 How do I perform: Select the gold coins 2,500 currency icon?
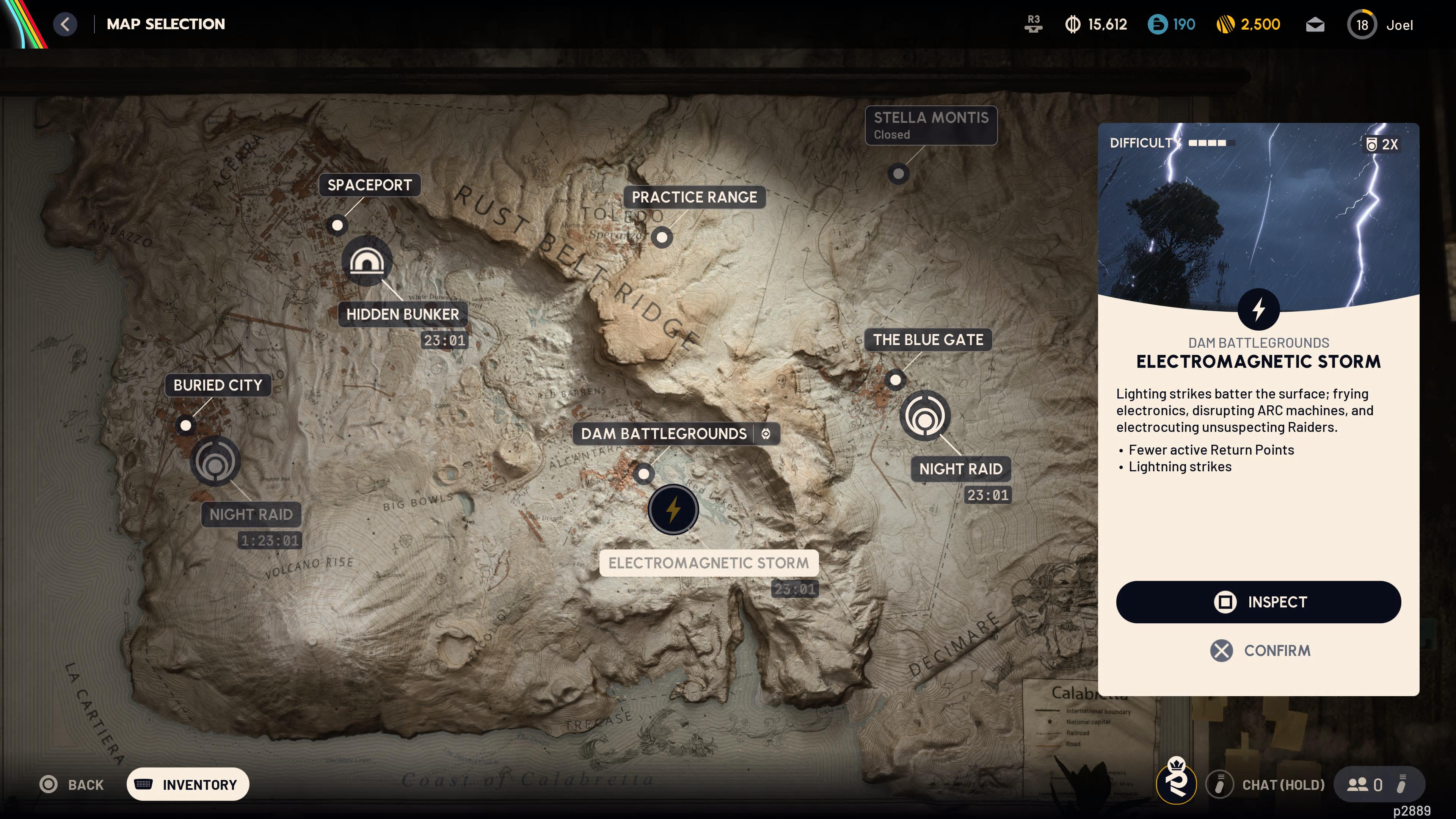1227,24
